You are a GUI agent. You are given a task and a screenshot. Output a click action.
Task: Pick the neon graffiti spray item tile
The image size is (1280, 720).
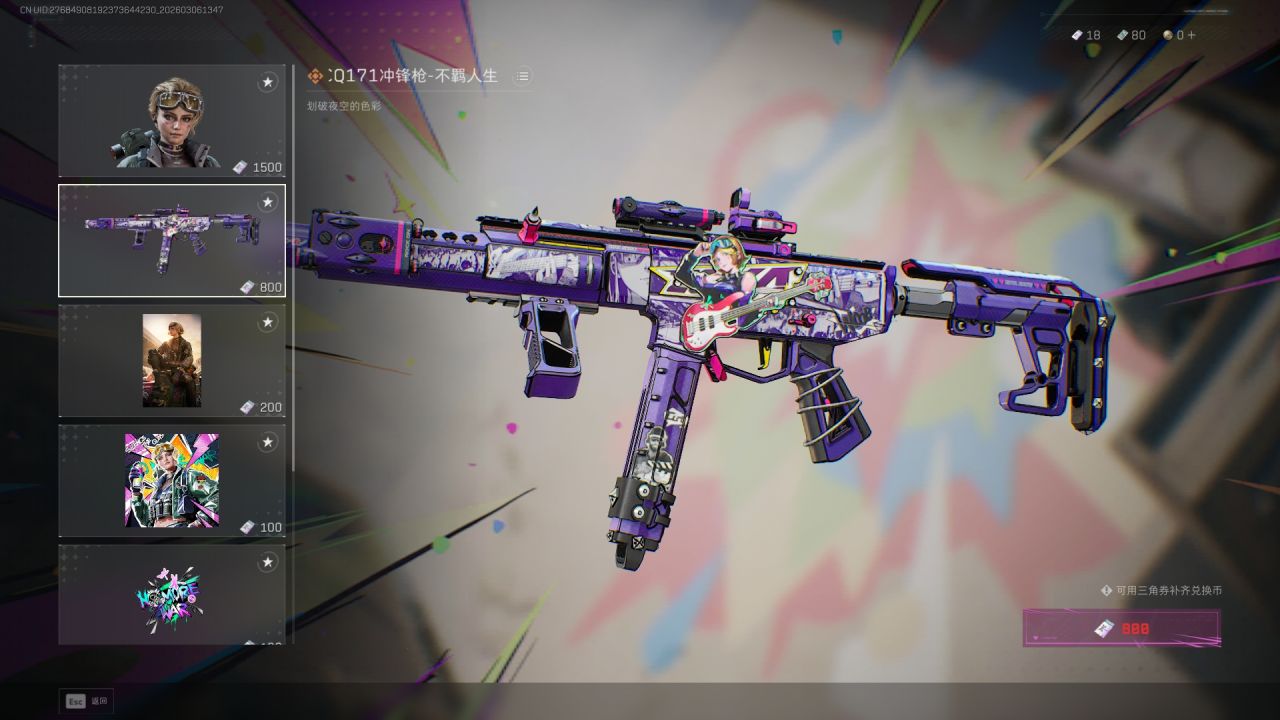171,596
